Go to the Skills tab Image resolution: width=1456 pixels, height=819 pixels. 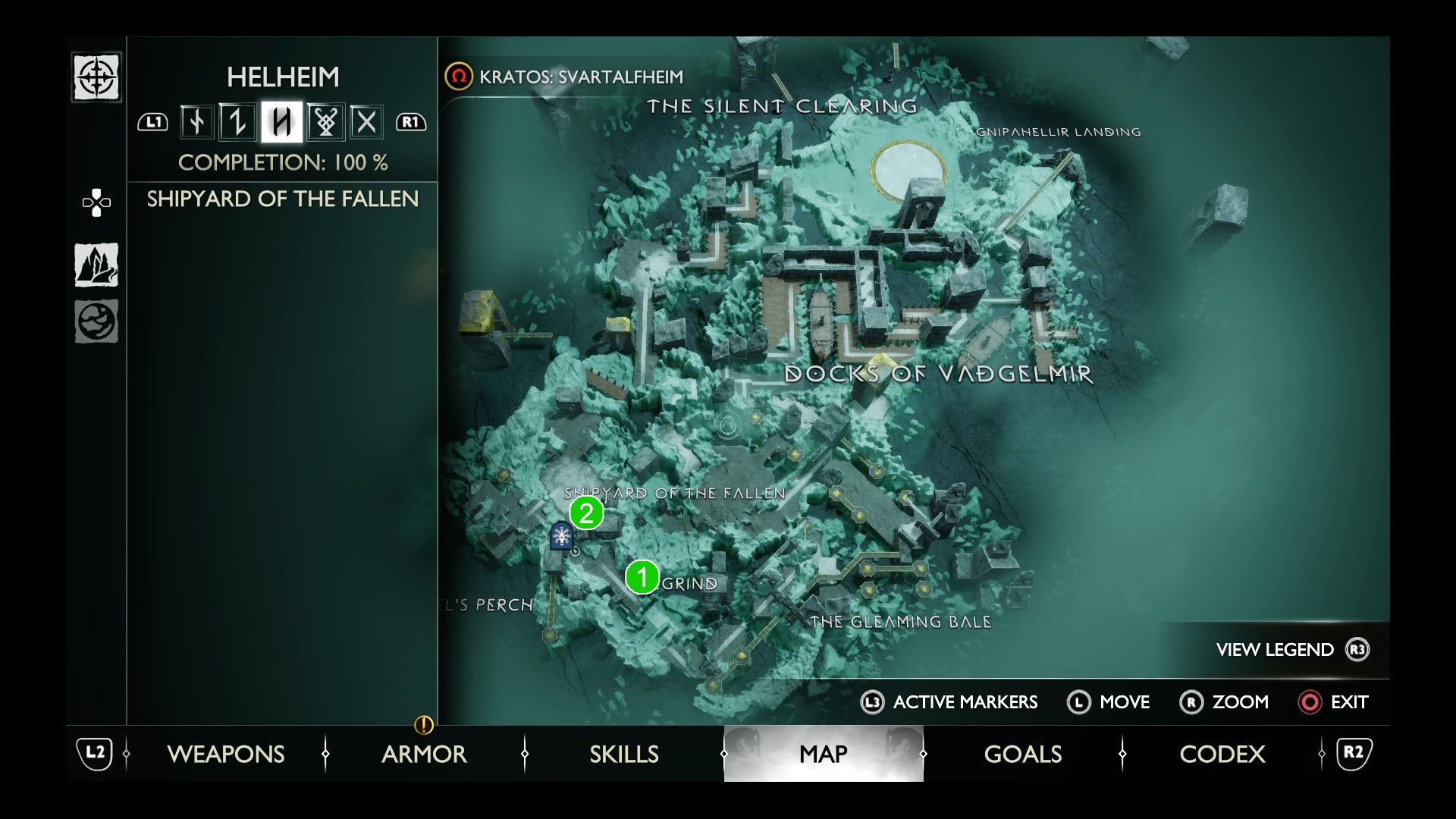pos(623,754)
